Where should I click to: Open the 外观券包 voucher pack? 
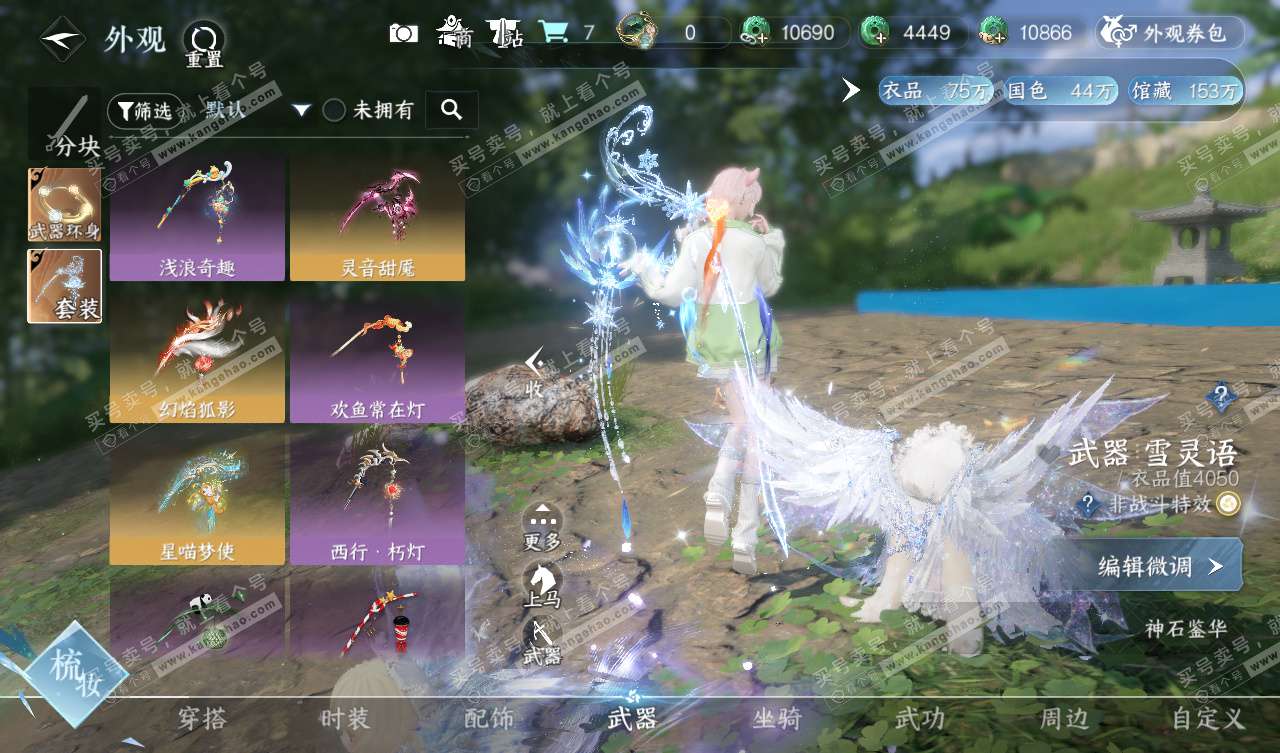[x=1170, y=33]
